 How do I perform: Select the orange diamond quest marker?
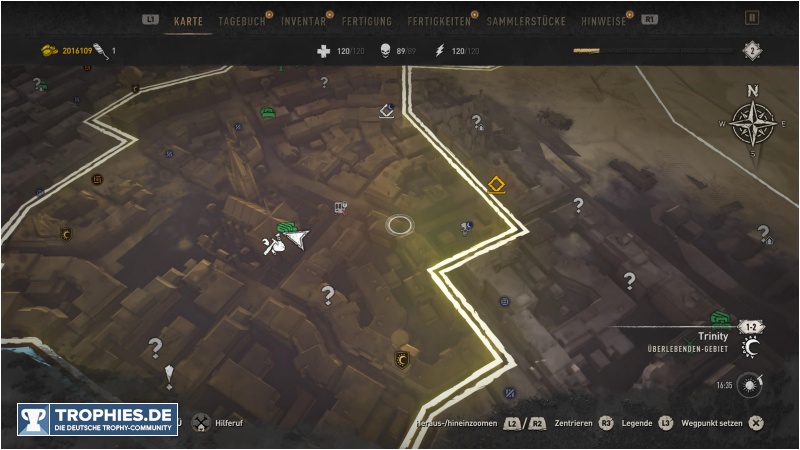(495, 185)
